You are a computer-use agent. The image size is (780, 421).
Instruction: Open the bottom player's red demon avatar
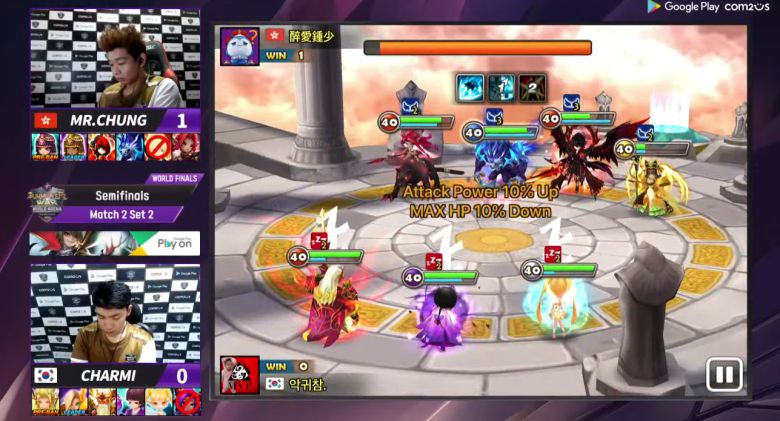(x=239, y=375)
